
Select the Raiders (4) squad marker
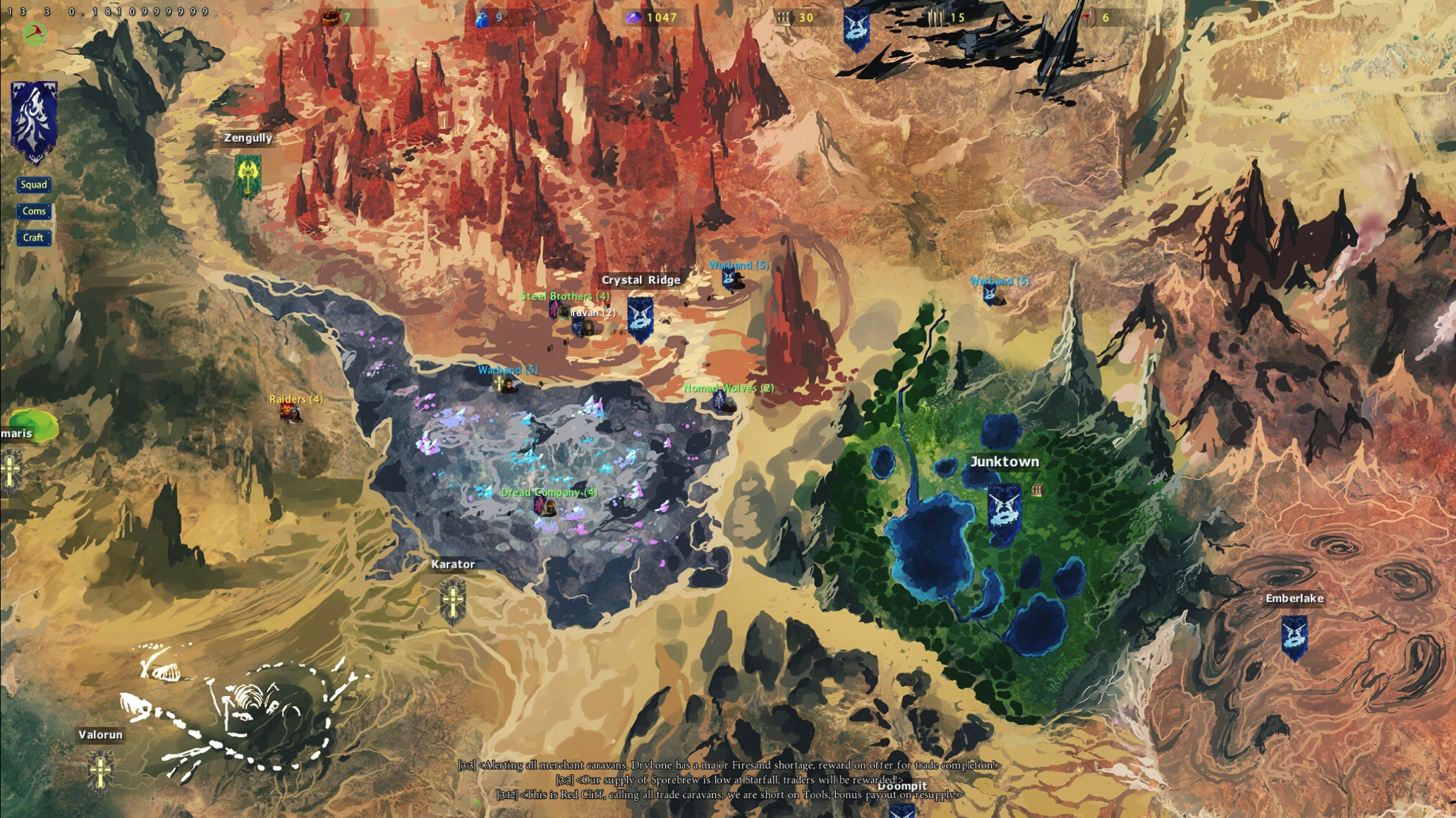(x=290, y=413)
